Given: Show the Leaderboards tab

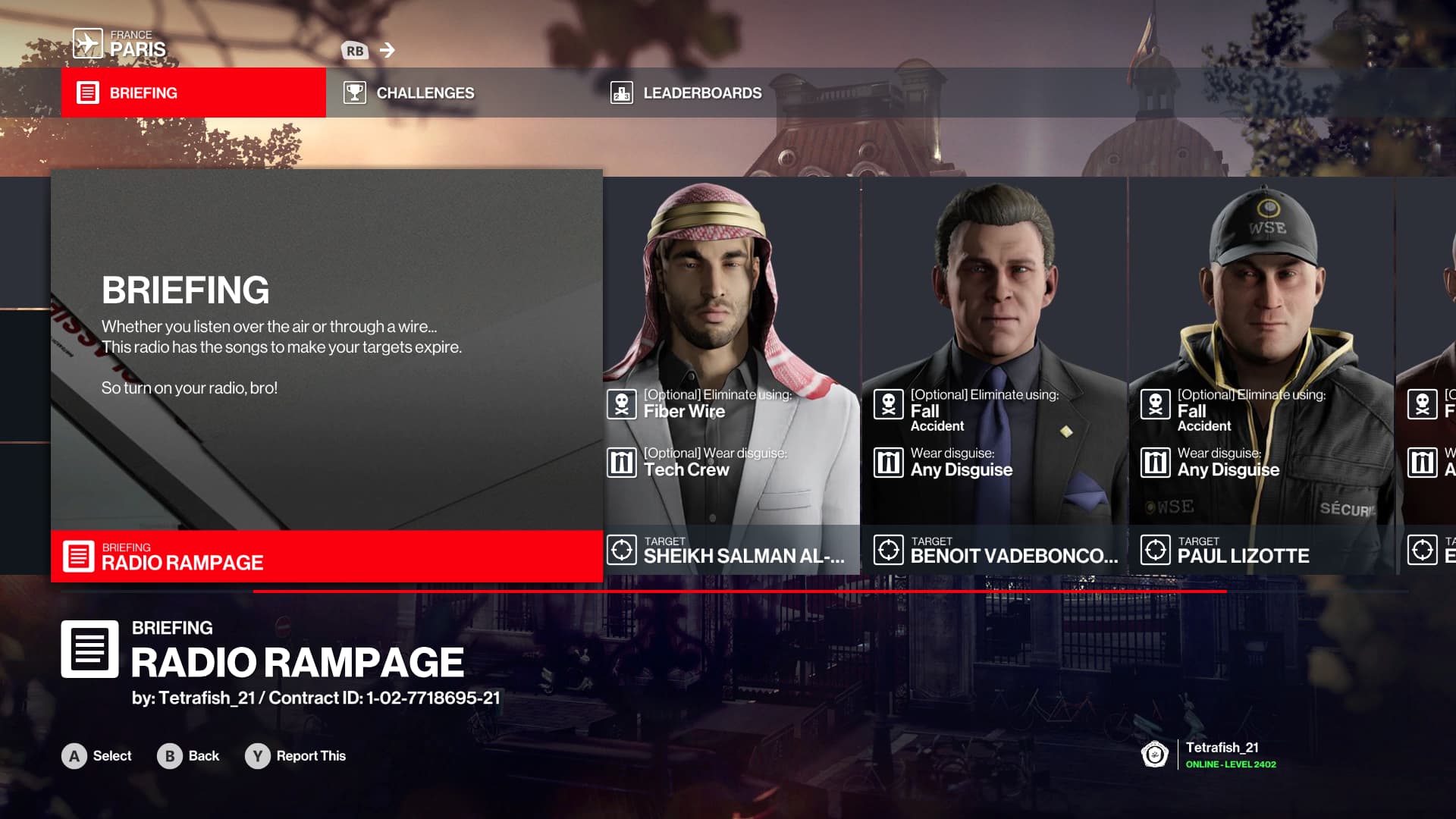Looking at the screenshot, I should (x=686, y=93).
